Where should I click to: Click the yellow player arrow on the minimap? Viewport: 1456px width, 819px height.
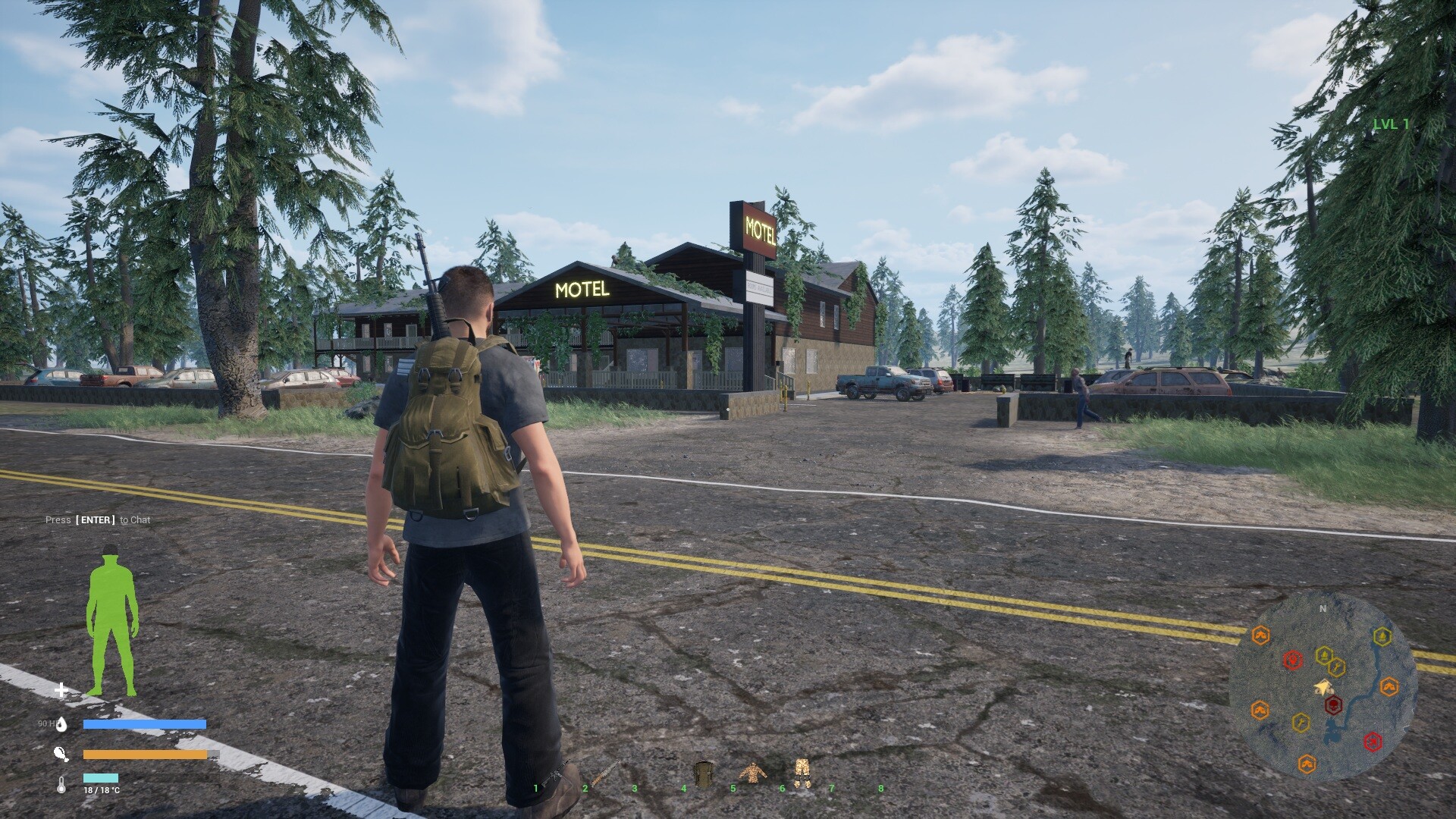tap(1324, 686)
